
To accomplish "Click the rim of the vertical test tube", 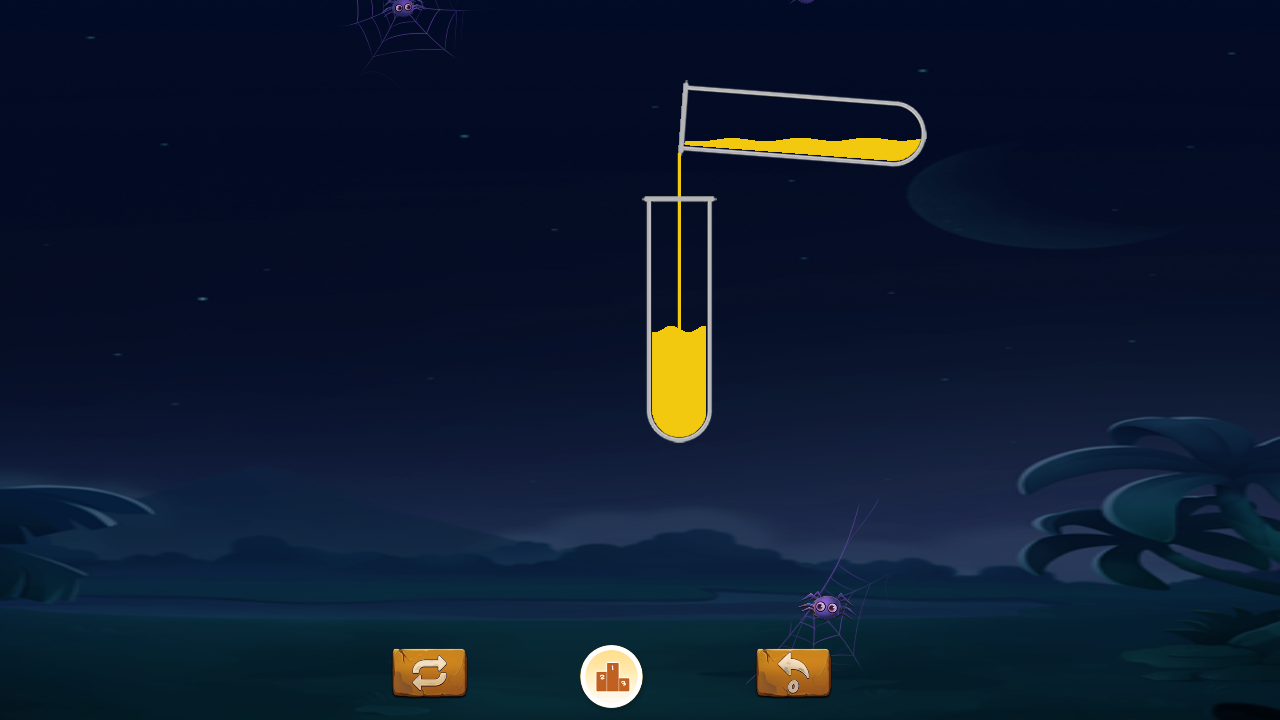I will tap(680, 200).
